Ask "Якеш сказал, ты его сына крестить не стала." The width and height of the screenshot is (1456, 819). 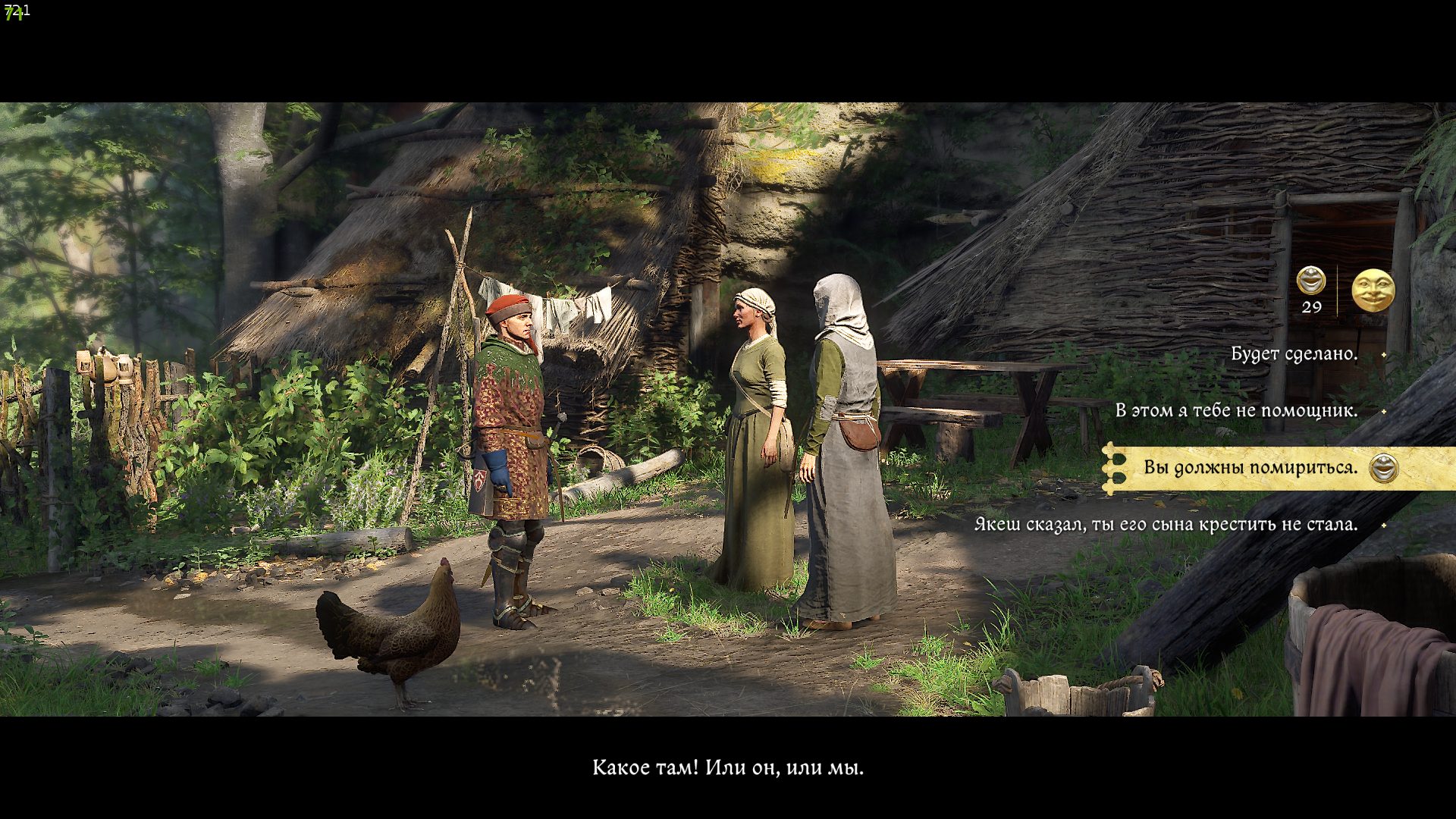point(1166,525)
